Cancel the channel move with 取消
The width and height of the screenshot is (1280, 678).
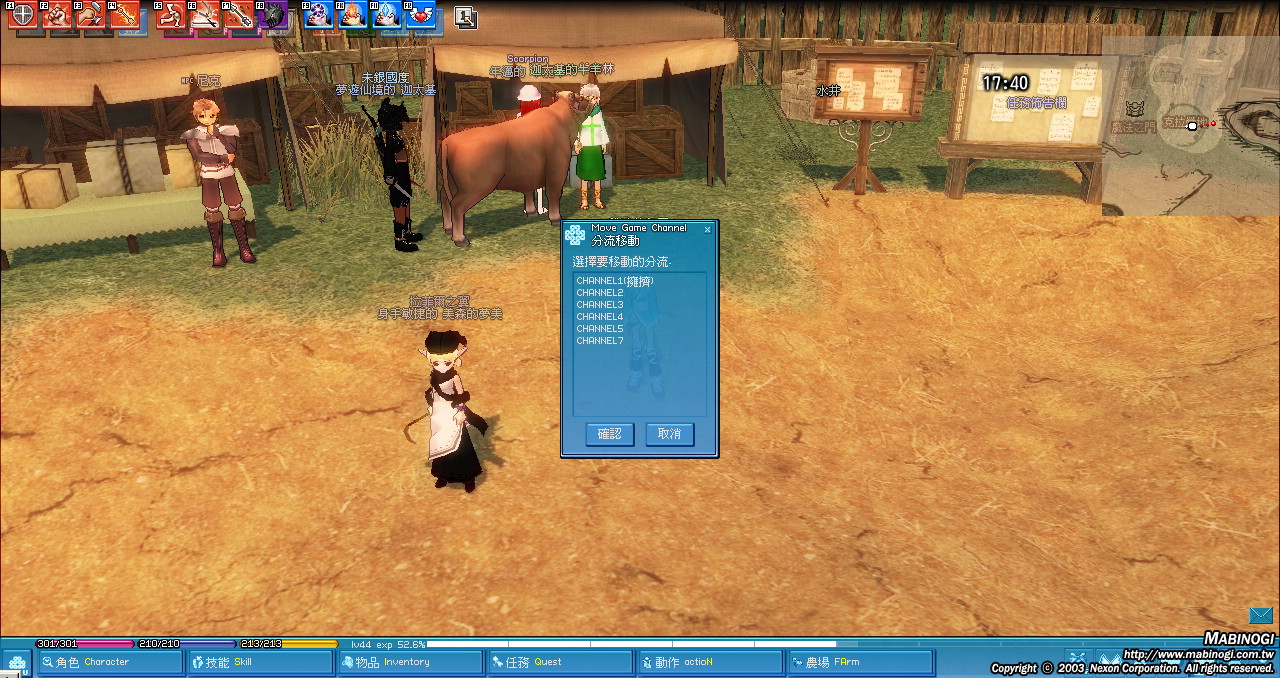(669, 434)
